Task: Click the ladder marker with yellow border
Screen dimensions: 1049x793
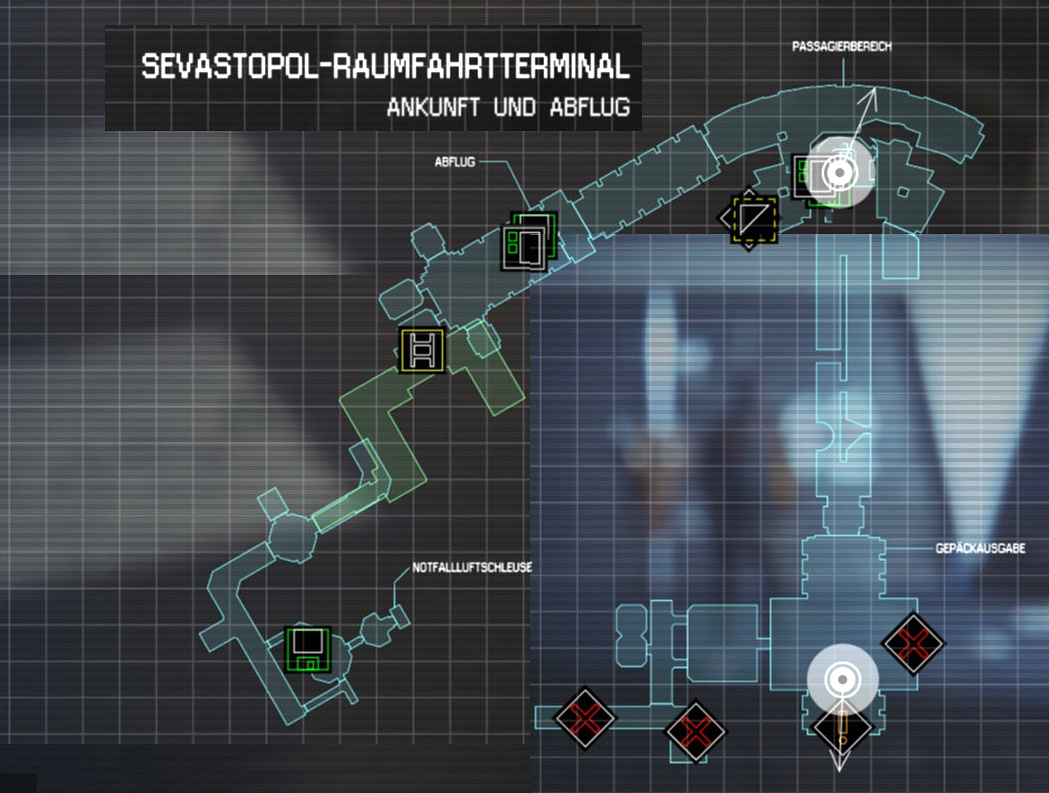Action: (x=420, y=350)
